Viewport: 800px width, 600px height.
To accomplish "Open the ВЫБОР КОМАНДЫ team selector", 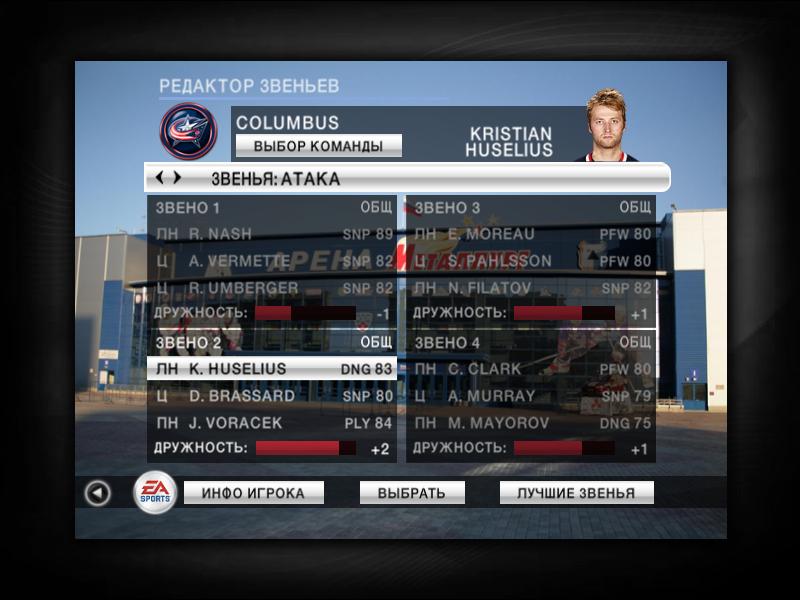I will 318,146.
